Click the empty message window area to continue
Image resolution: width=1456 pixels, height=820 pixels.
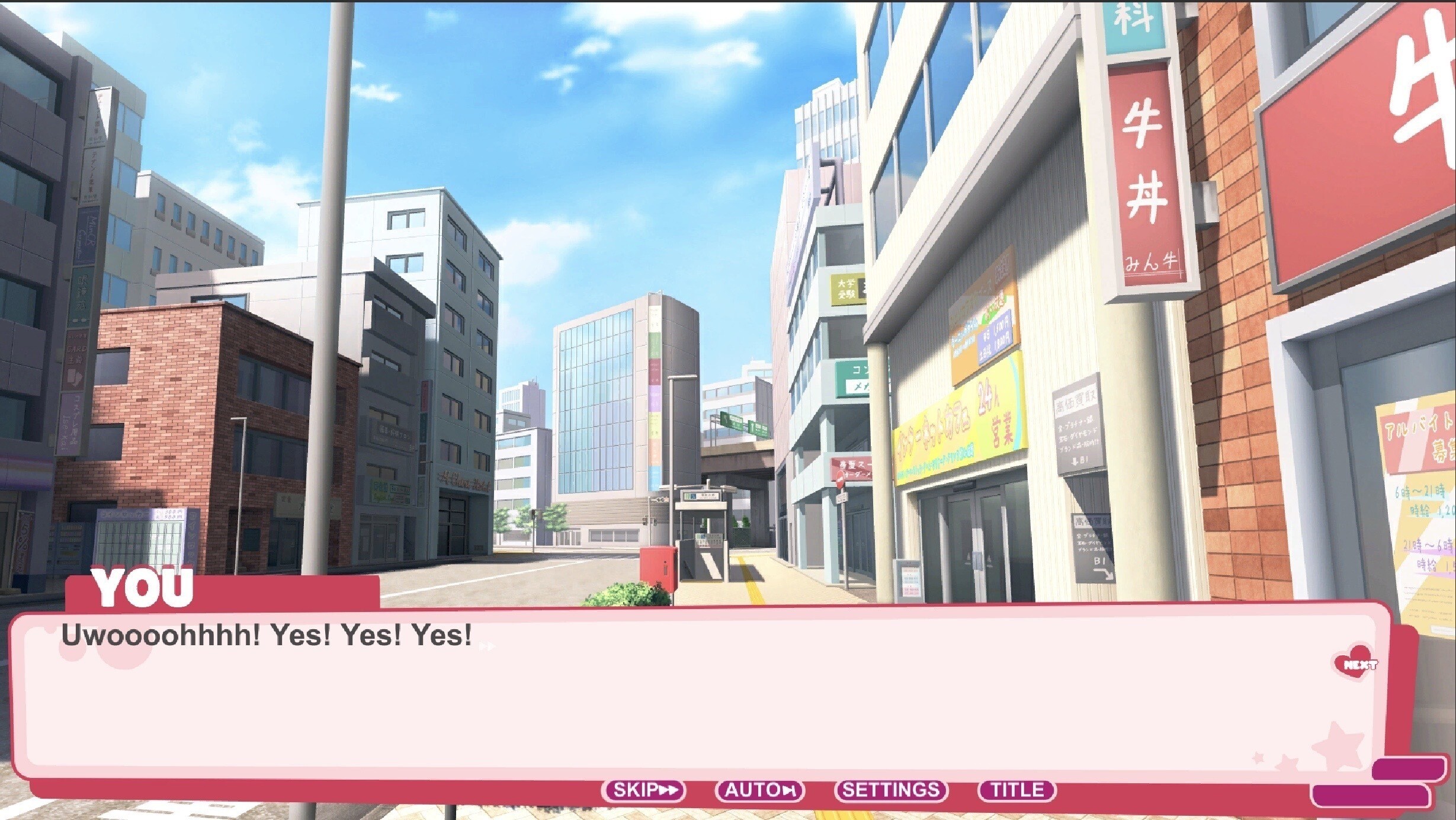pos(711,711)
